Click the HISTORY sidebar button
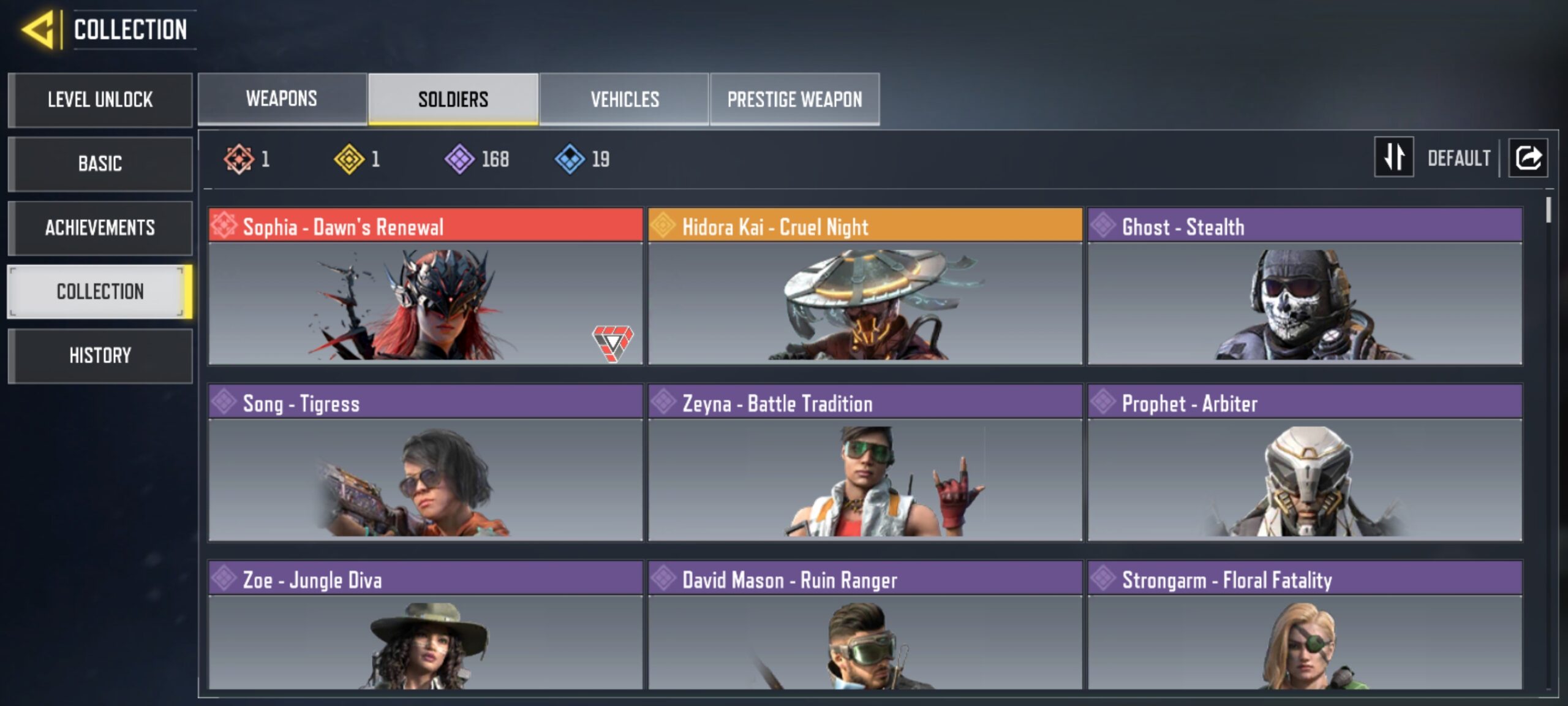Screen dimensions: 1568x706 click(100, 355)
